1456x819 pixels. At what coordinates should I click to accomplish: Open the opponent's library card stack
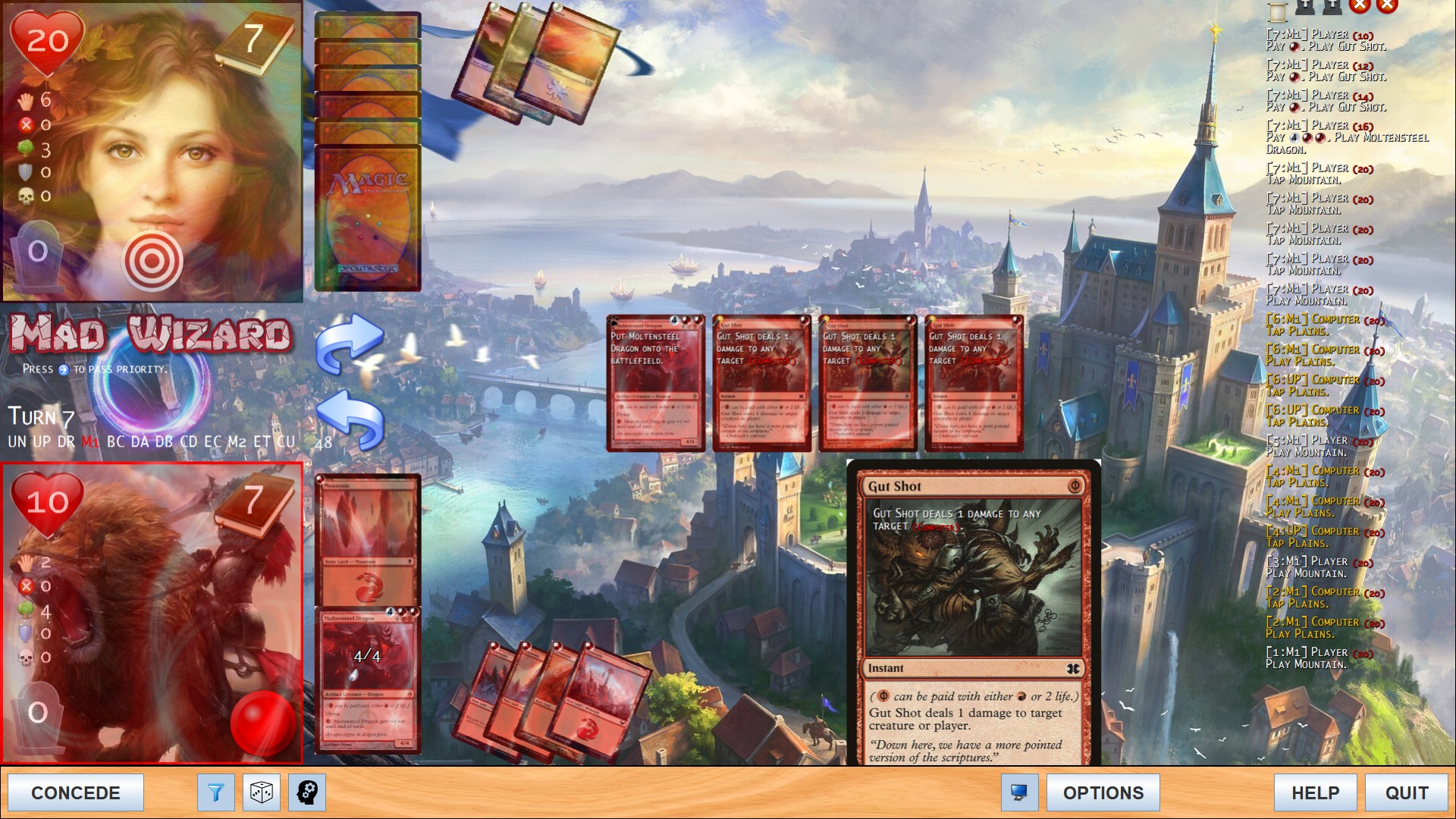[368, 216]
